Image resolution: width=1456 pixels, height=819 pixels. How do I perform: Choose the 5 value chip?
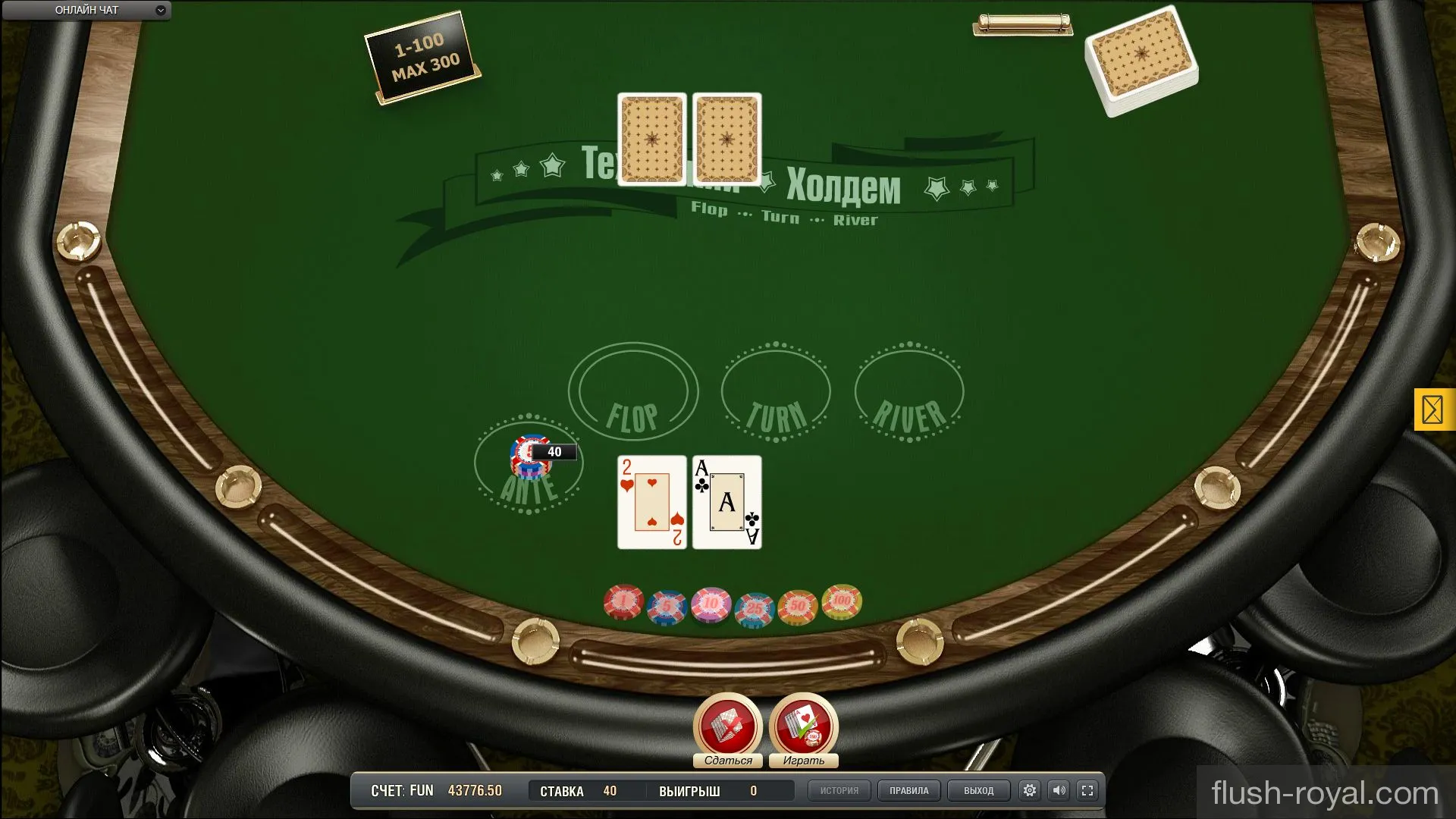pyautogui.click(x=667, y=607)
